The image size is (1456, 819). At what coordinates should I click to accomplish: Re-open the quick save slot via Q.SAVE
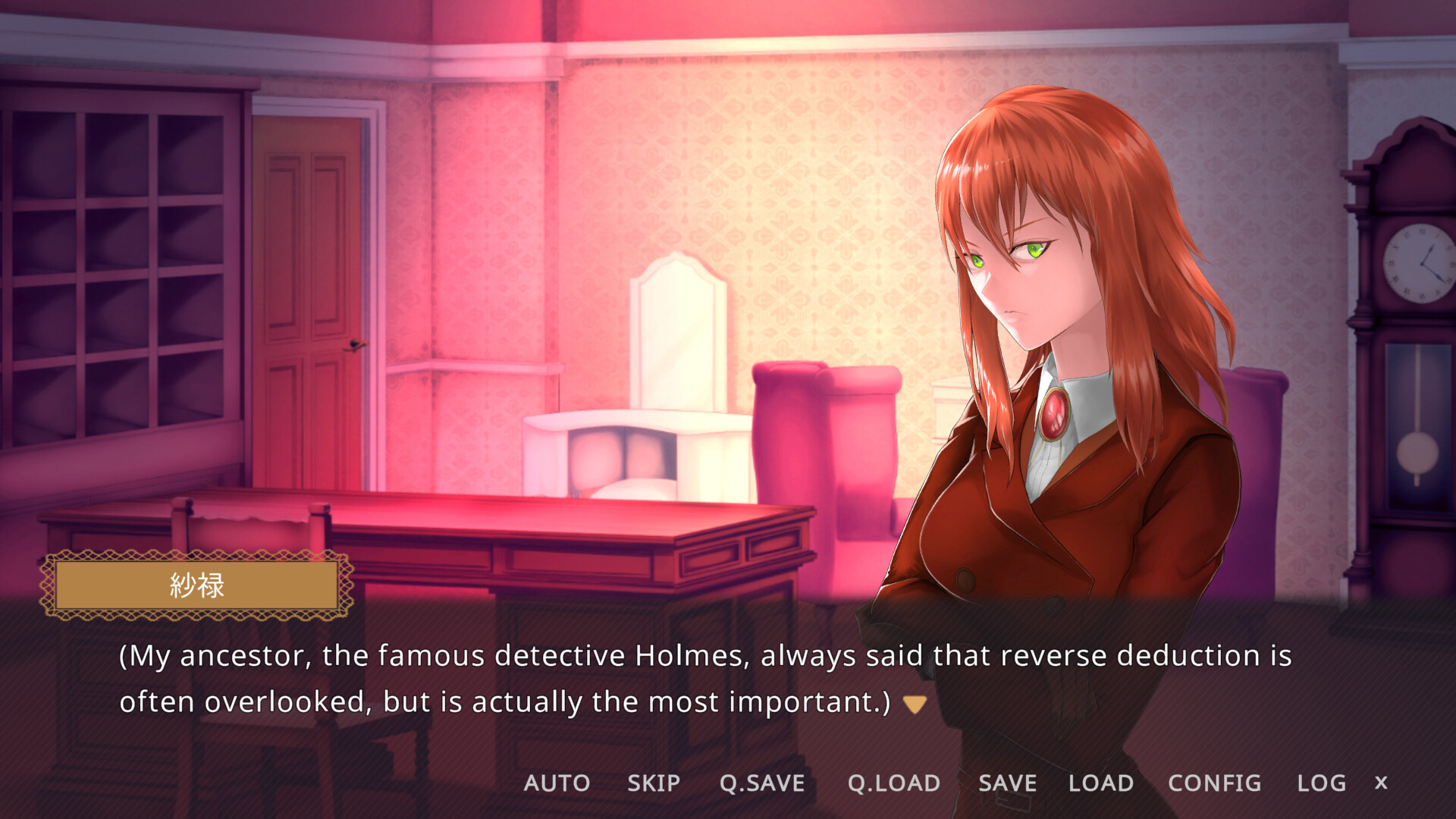click(762, 783)
